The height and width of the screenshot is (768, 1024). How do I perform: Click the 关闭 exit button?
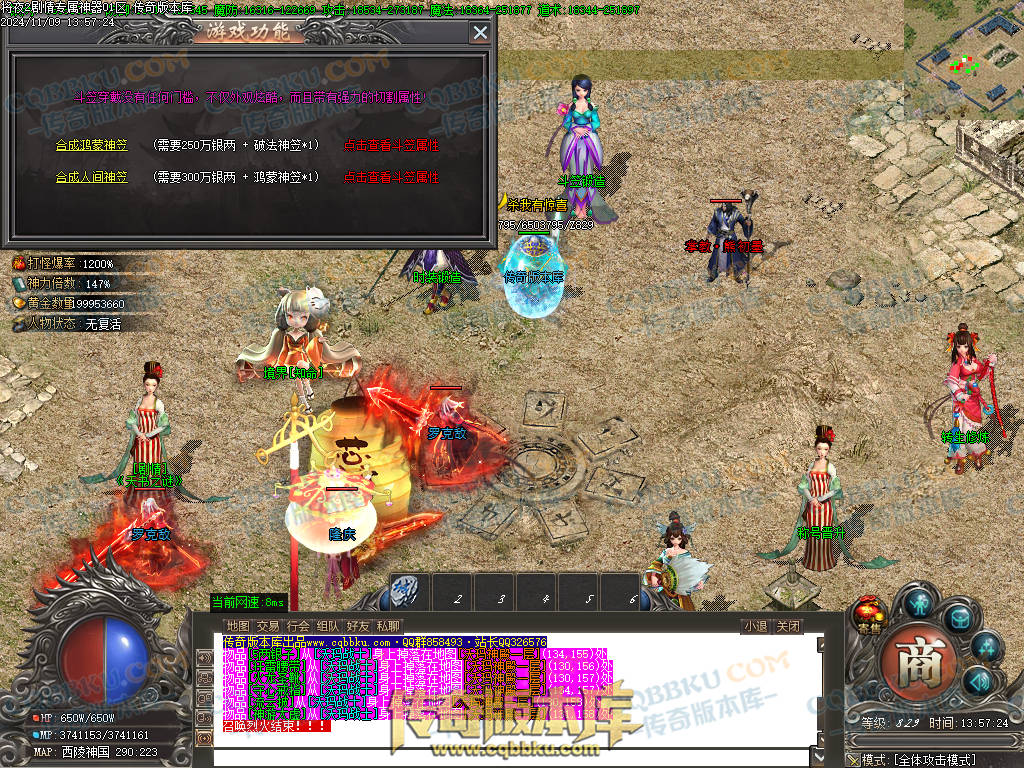[788, 626]
